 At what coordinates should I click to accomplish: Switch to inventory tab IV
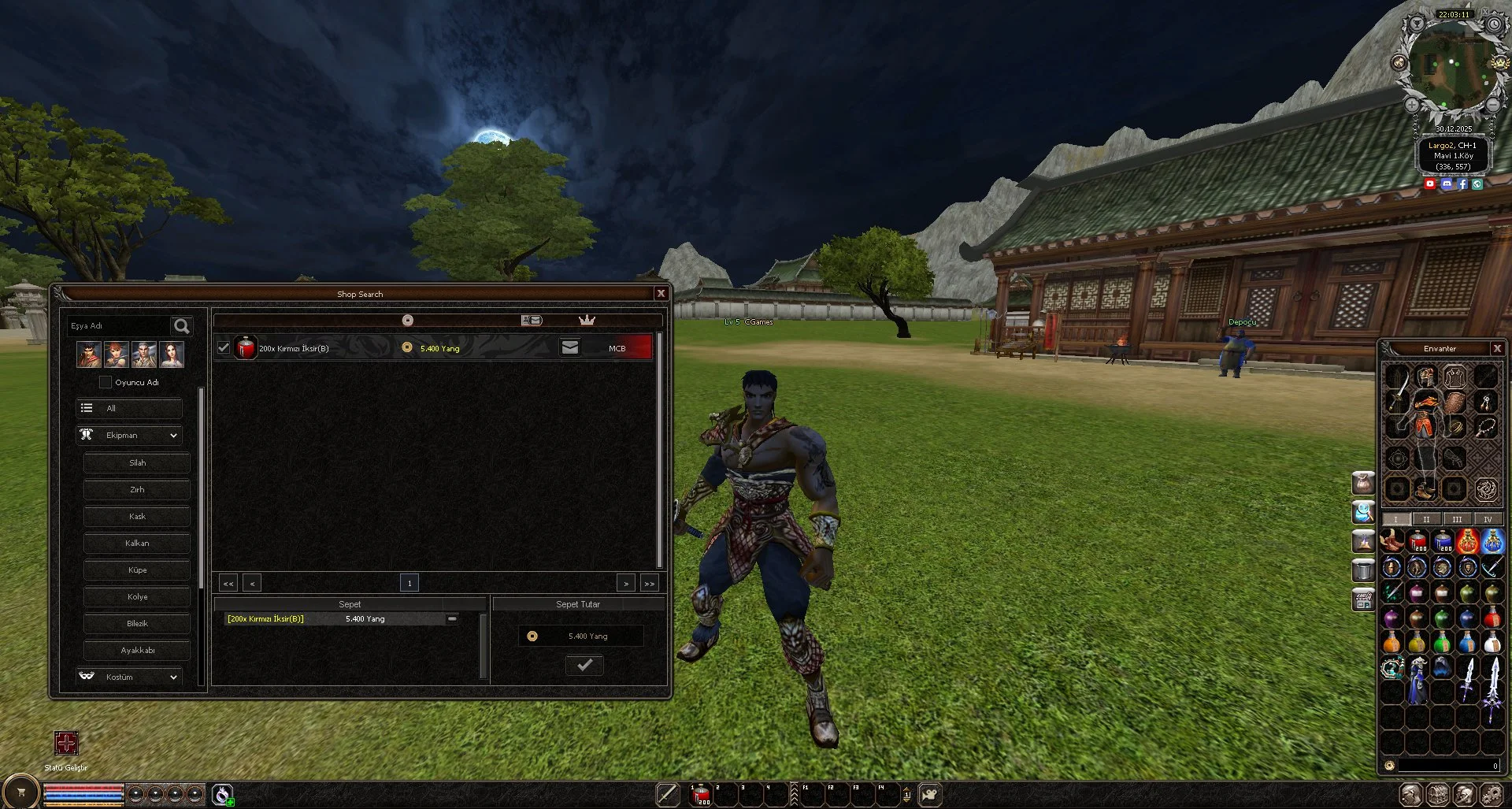click(x=1488, y=518)
